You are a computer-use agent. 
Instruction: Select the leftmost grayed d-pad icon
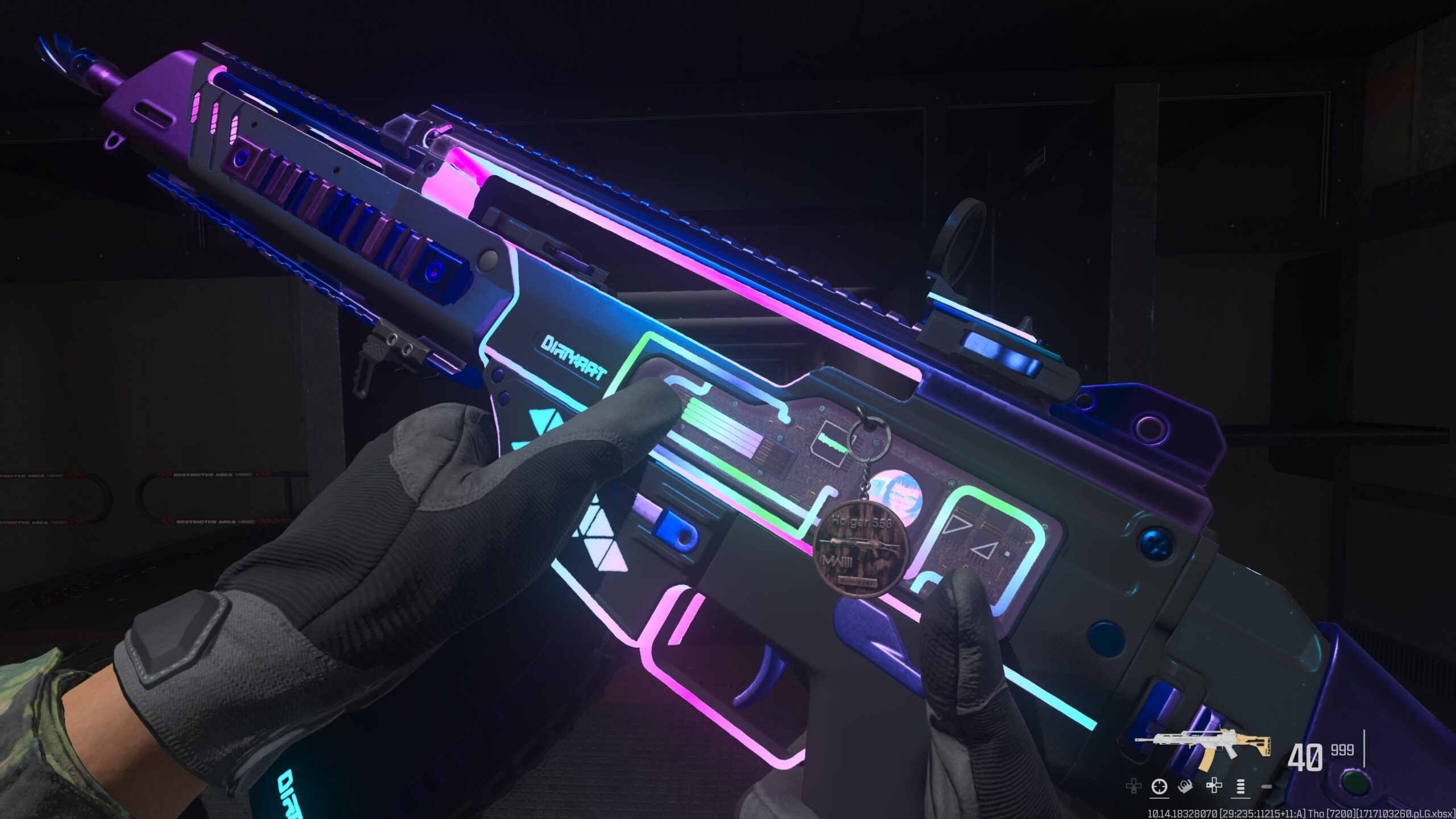click(1134, 787)
